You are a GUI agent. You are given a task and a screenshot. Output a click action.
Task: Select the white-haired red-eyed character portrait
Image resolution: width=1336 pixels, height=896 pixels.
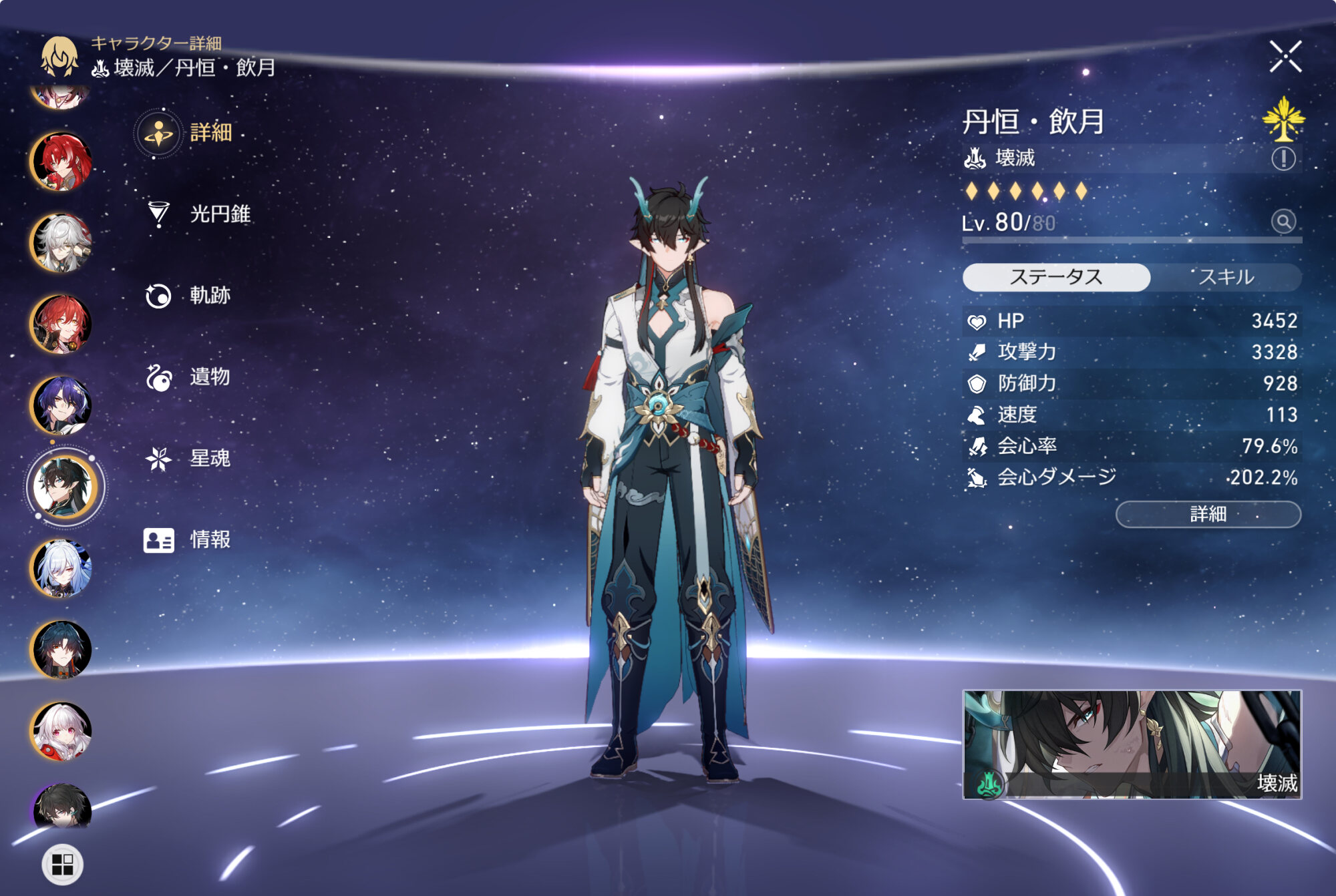(x=61, y=731)
